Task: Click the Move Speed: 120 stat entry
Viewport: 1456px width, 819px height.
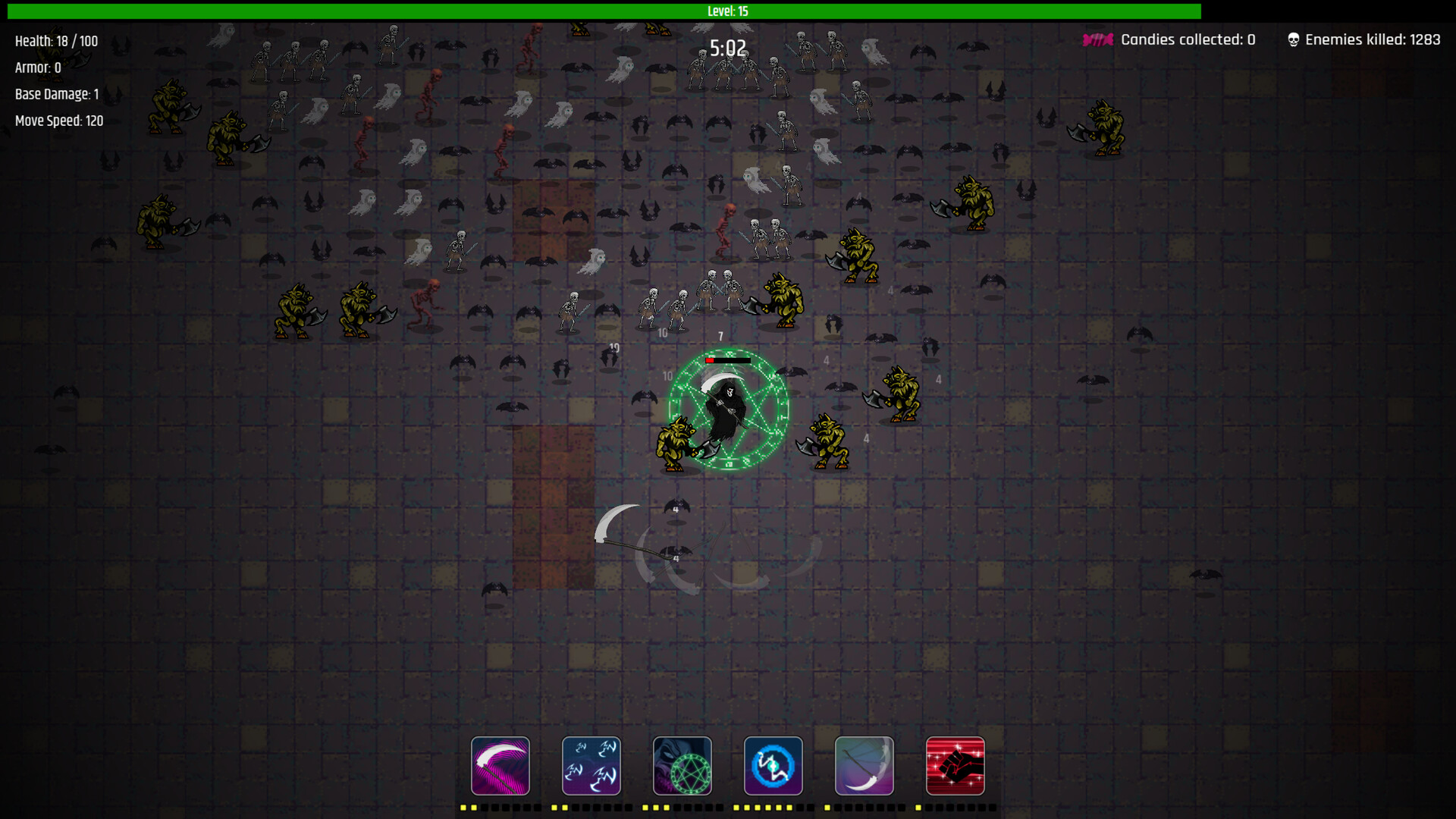Action: [x=60, y=120]
